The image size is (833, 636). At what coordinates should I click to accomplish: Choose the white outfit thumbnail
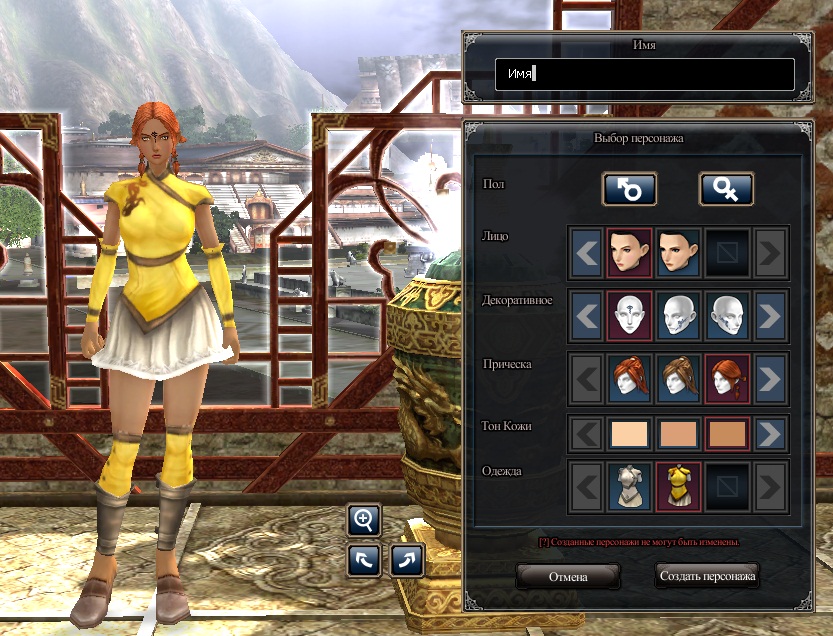click(x=630, y=487)
